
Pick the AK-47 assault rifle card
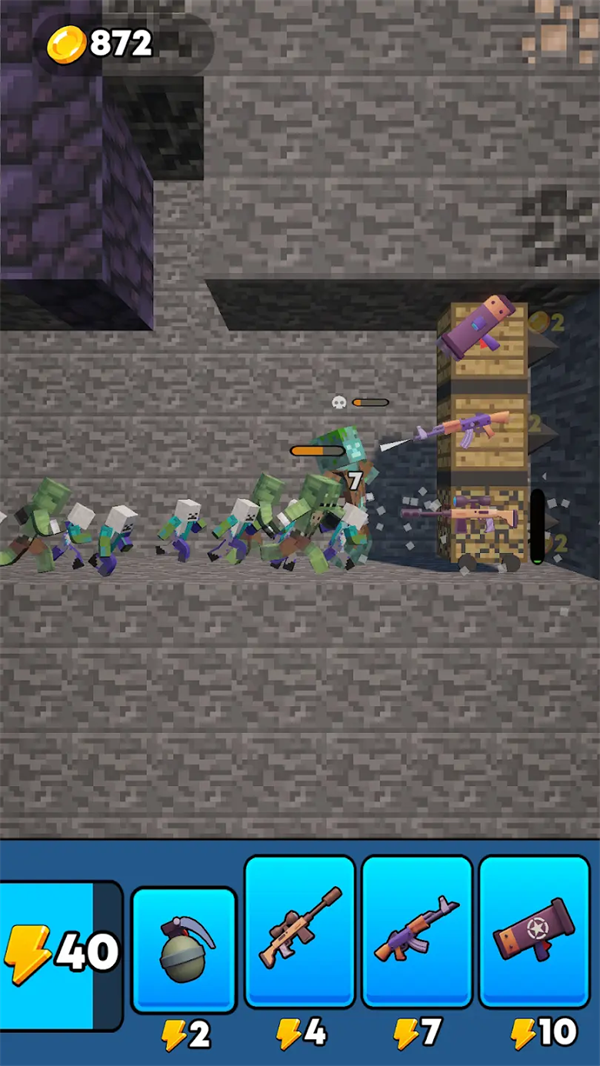click(x=417, y=932)
